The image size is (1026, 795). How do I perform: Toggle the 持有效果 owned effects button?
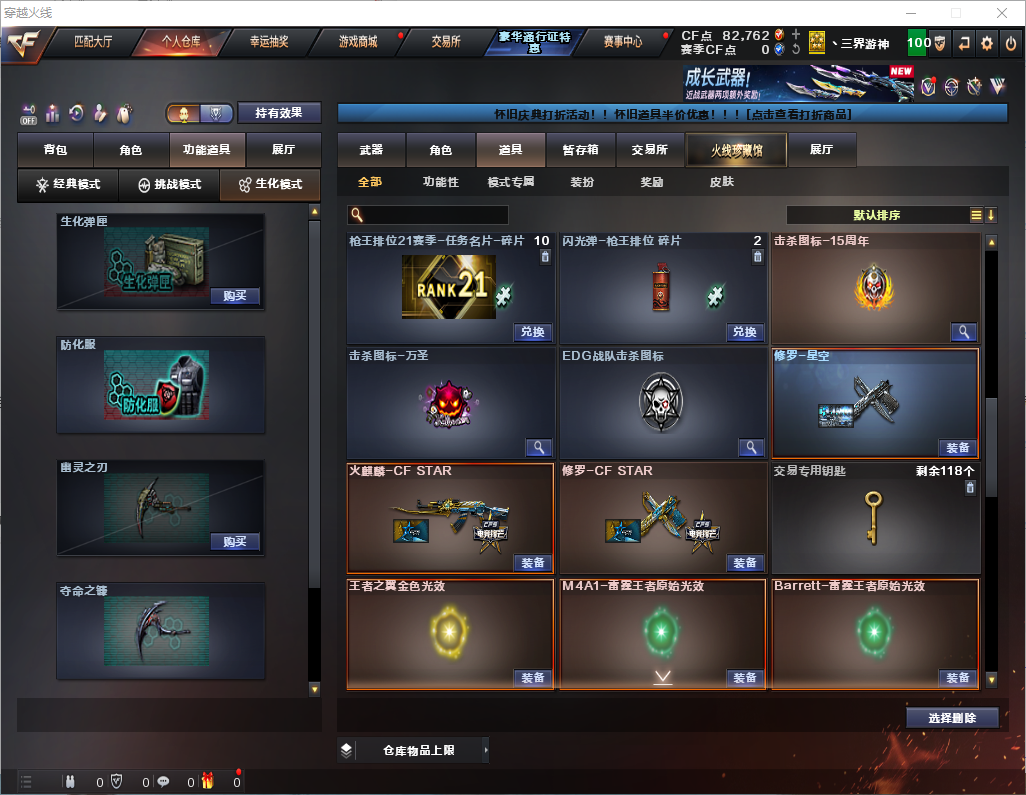(x=278, y=113)
